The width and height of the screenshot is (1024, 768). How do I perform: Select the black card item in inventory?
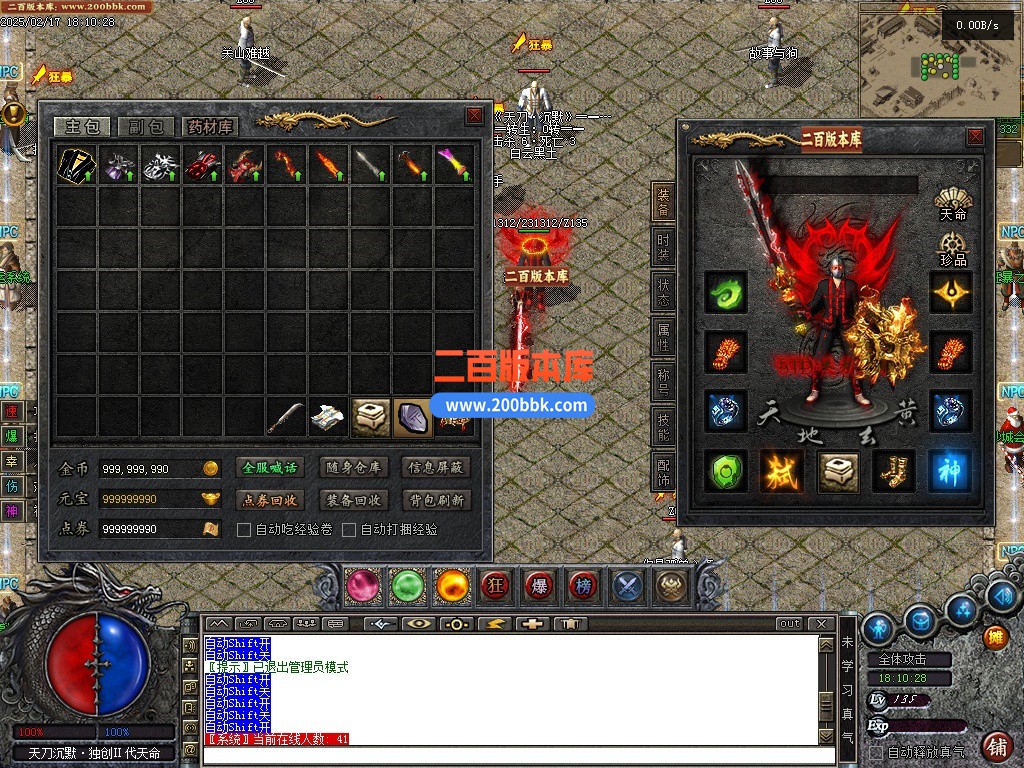point(76,163)
